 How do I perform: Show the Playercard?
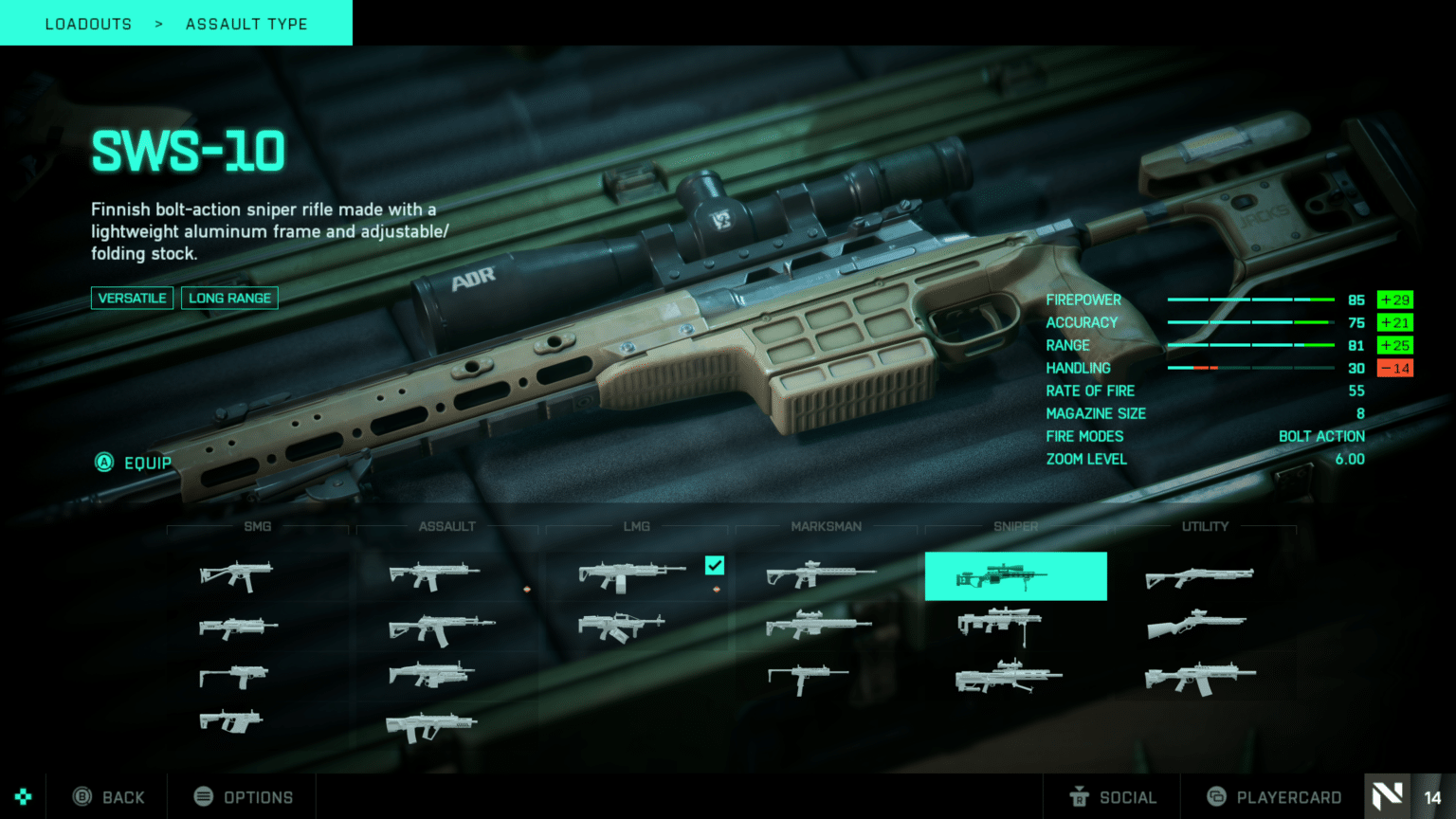pyautogui.click(x=1274, y=797)
